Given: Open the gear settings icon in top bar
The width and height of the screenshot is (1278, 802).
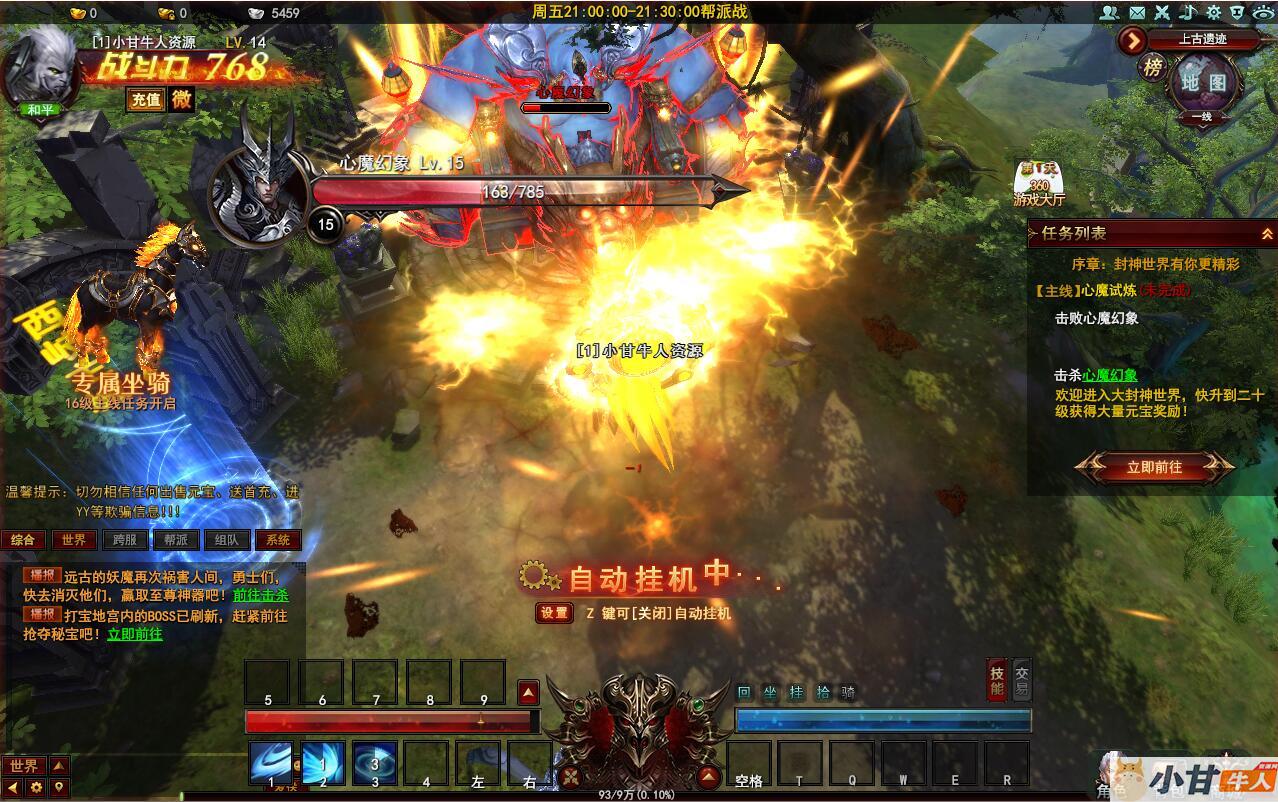Looking at the screenshot, I should pyautogui.click(x=1213, y=13).
